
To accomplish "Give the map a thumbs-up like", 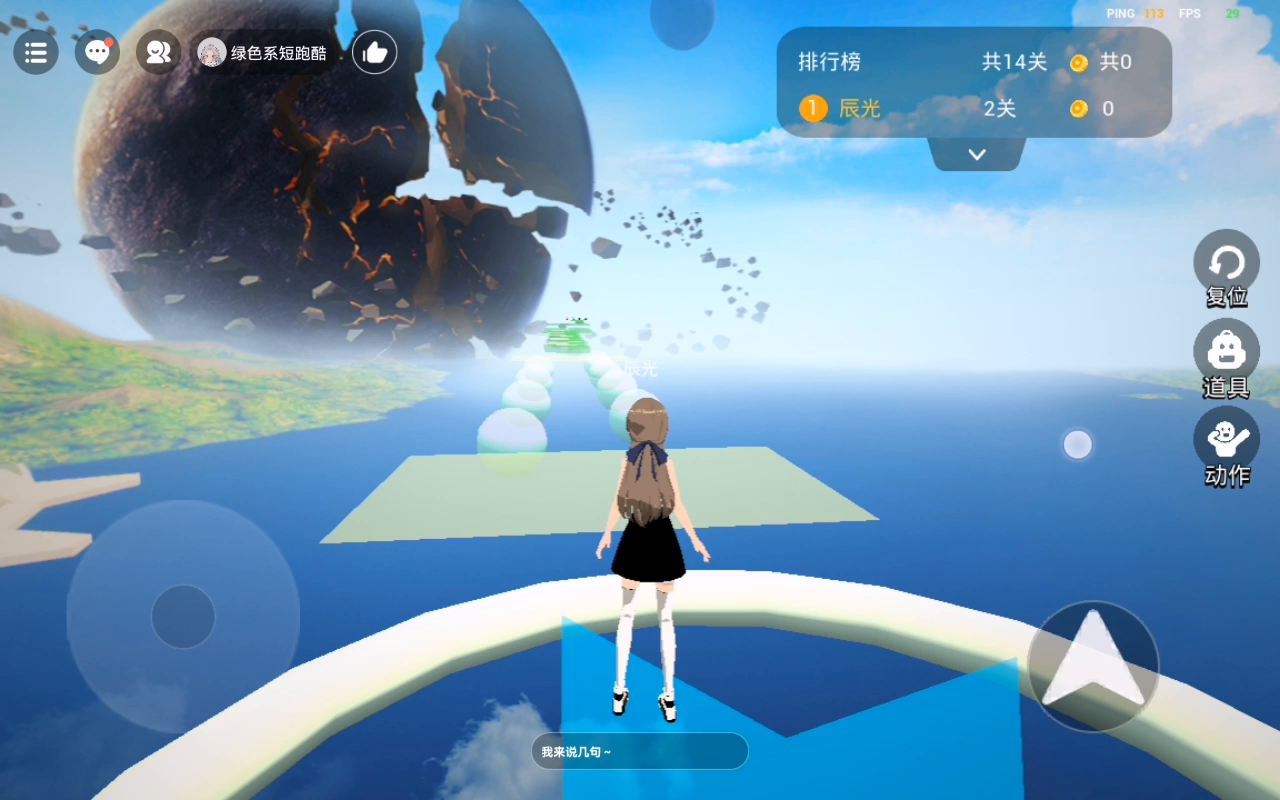I will click(x=375, y=53).
